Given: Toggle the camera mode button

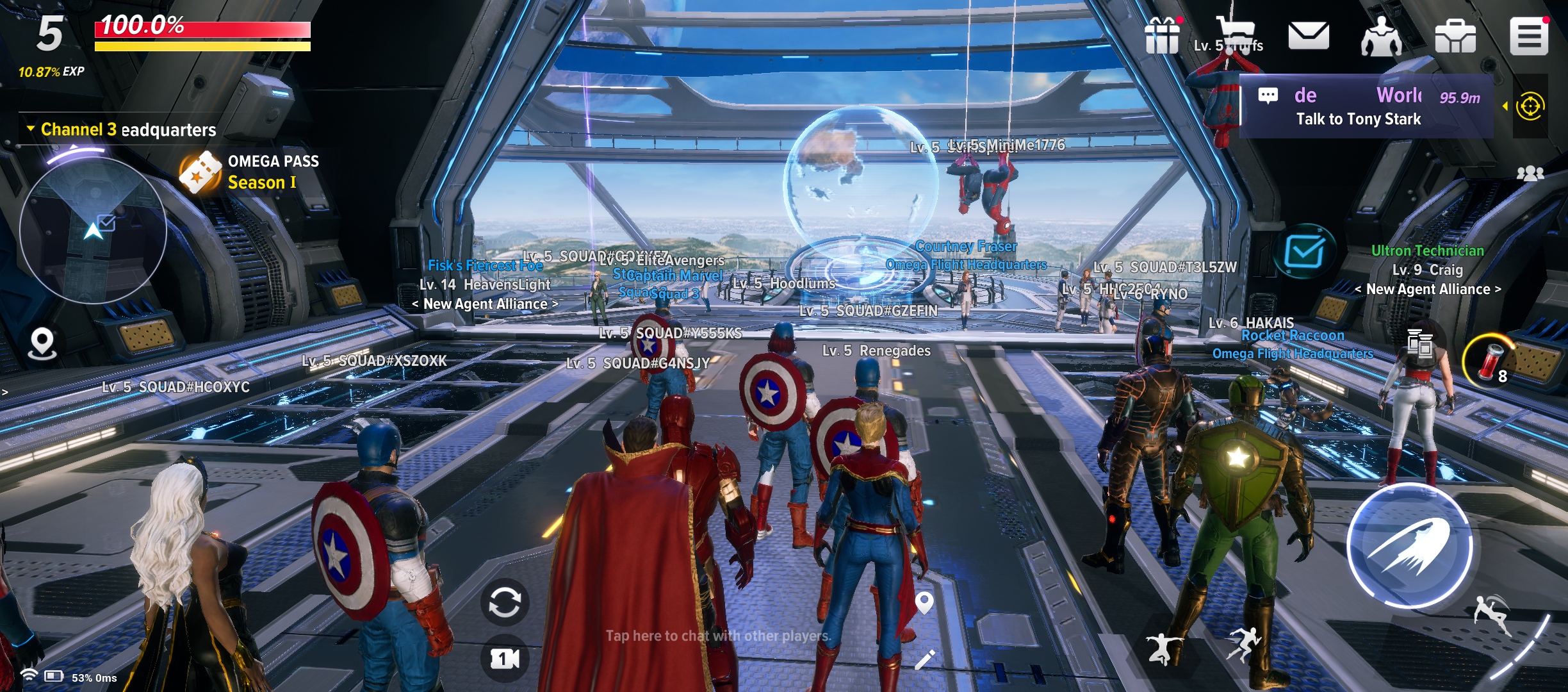Looking at the screenshot, I should (505, 659).
